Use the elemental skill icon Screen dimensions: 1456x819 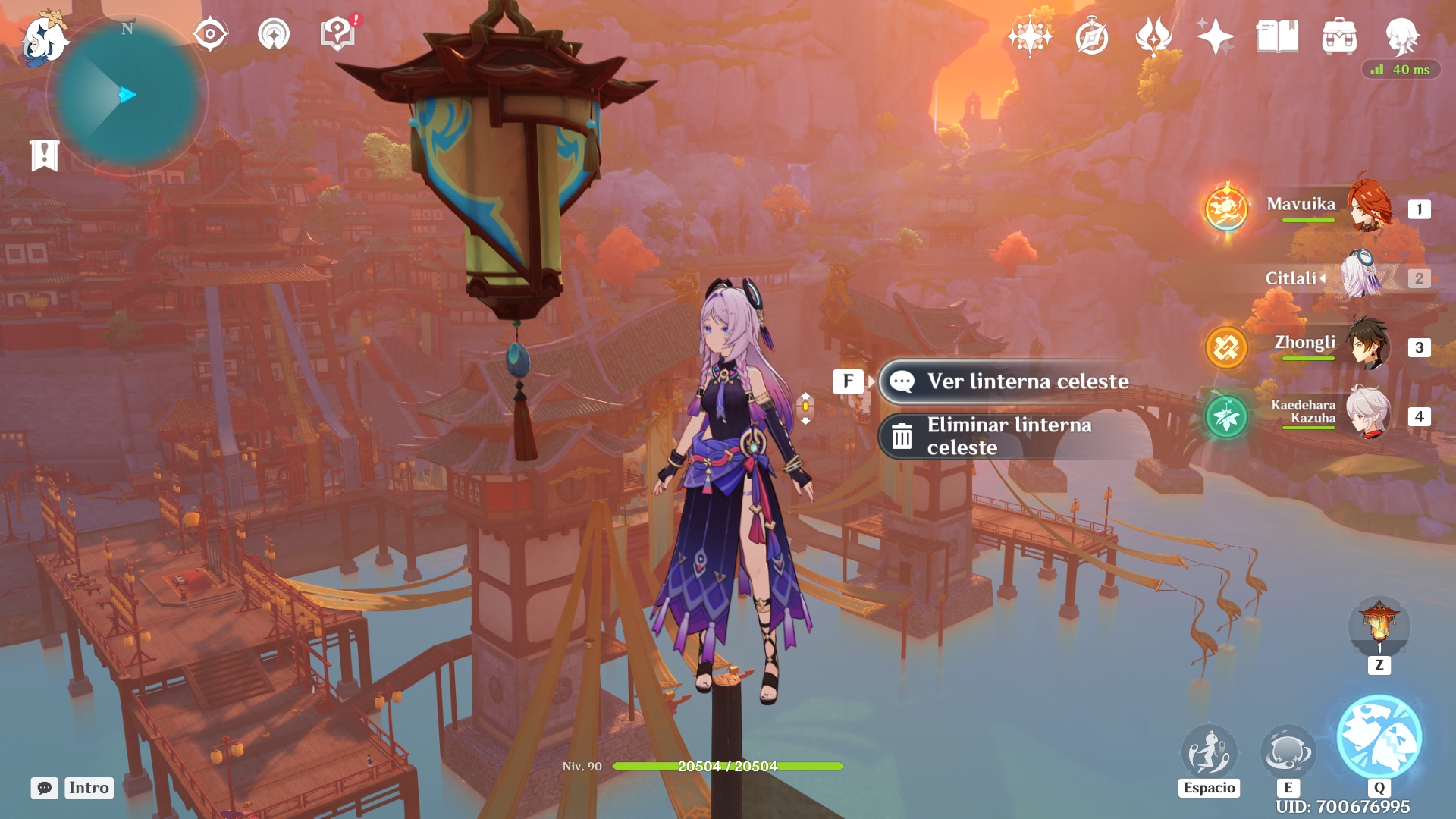tap(1288, 752)
